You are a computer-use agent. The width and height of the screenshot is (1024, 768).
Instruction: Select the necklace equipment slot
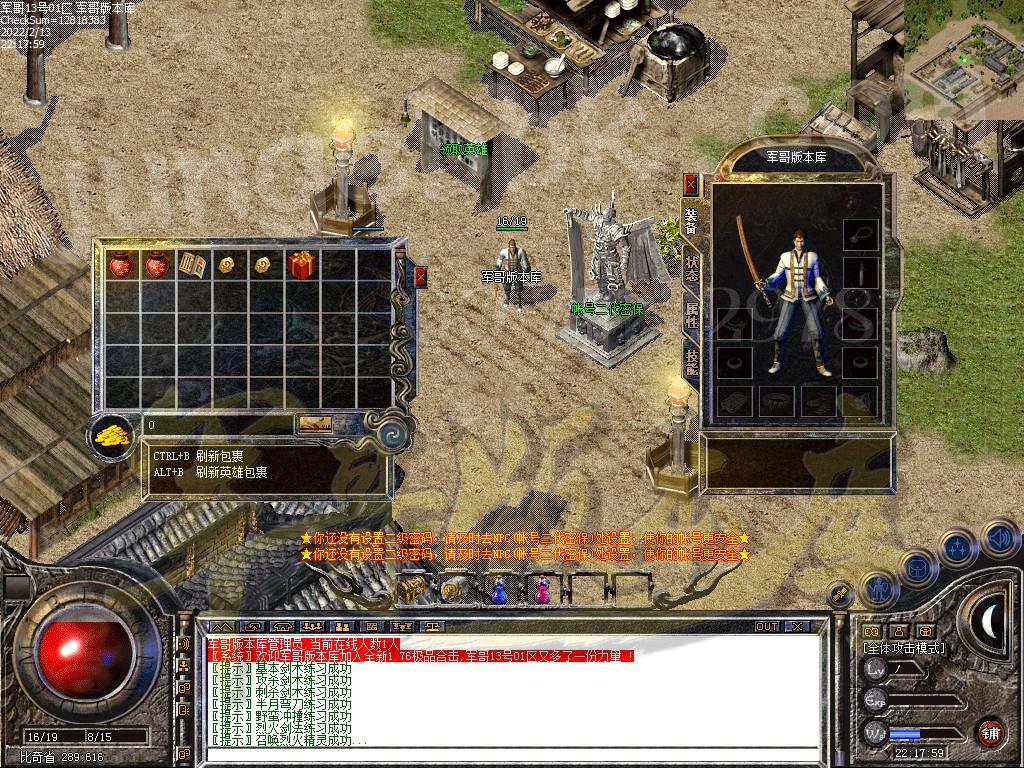click(860, 235)
